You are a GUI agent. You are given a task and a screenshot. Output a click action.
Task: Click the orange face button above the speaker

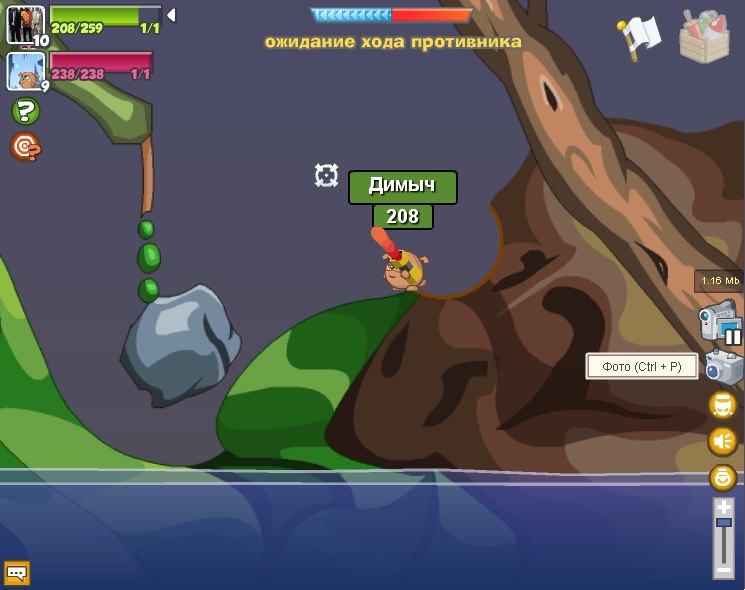point(722,405)
